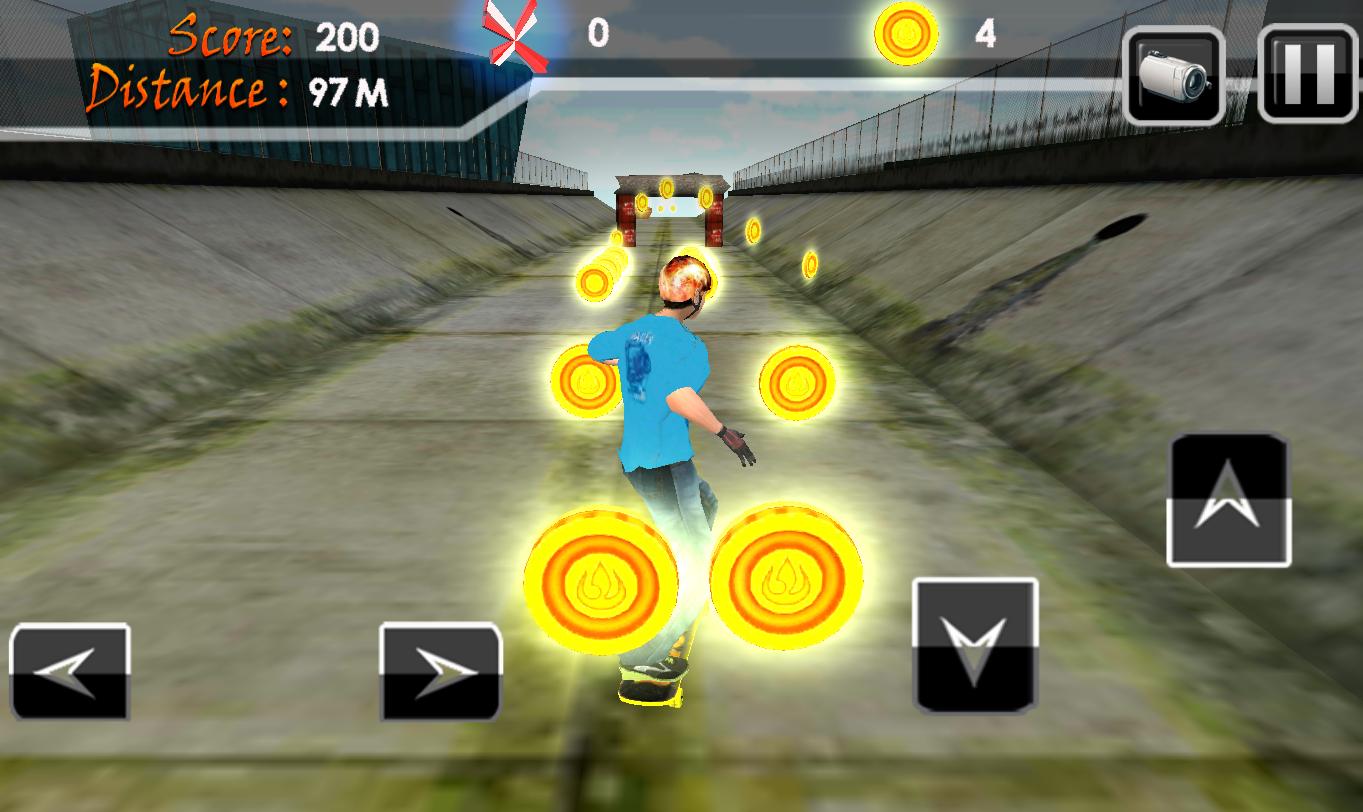
Task: Tap the slide down-arrow control
Action: (974, 645)
